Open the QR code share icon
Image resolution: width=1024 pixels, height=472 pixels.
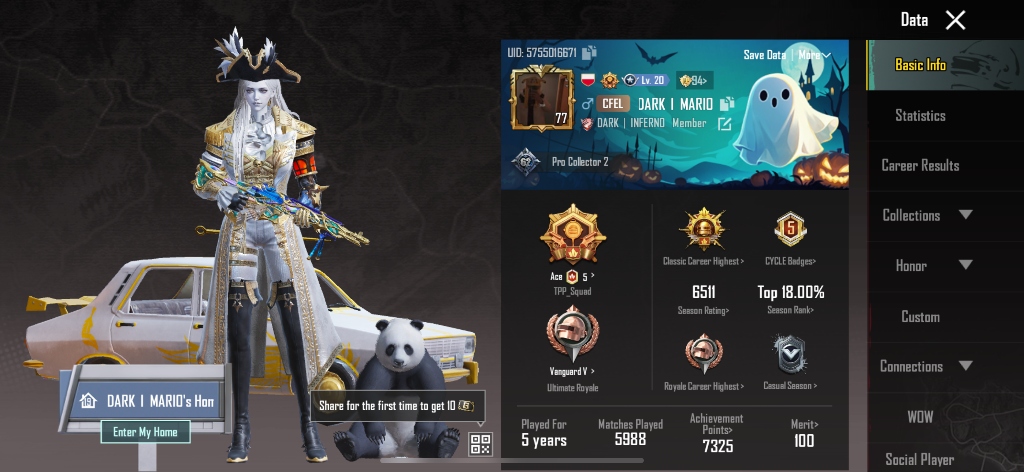pyautogui.click(x=481, y=444)
